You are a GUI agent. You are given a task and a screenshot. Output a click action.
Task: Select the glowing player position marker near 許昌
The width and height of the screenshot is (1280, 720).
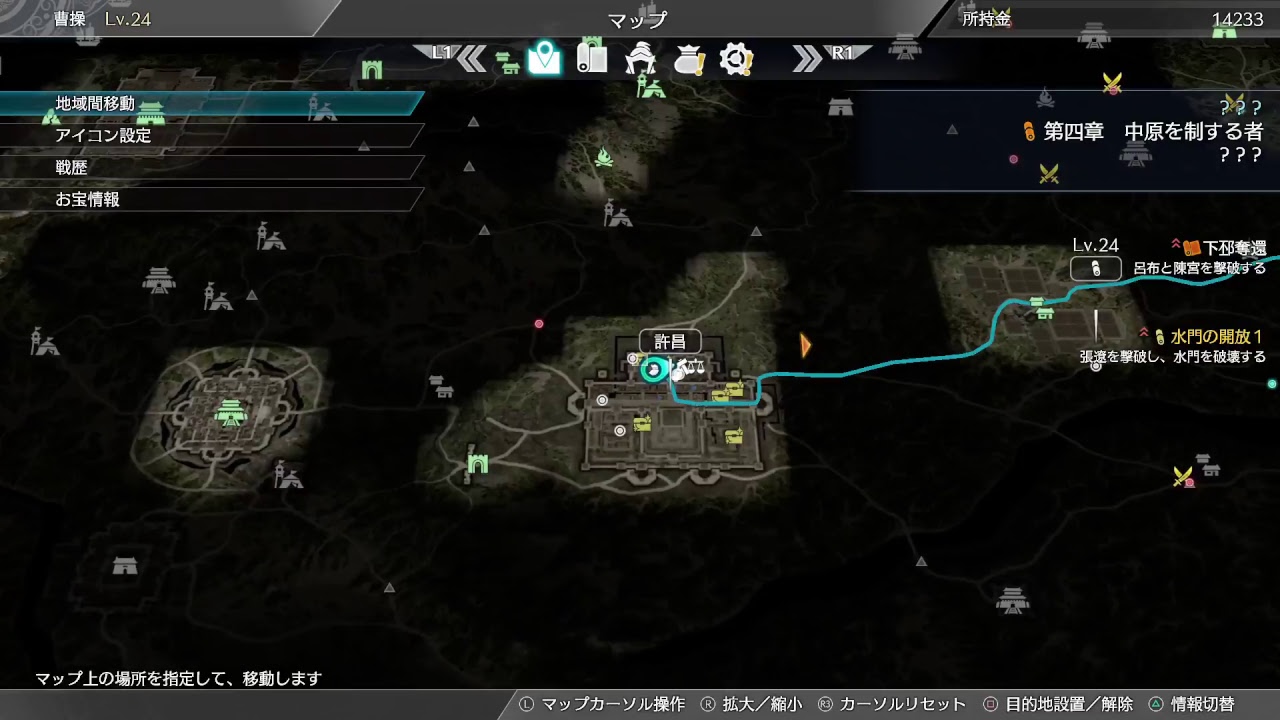pos(653,371)
